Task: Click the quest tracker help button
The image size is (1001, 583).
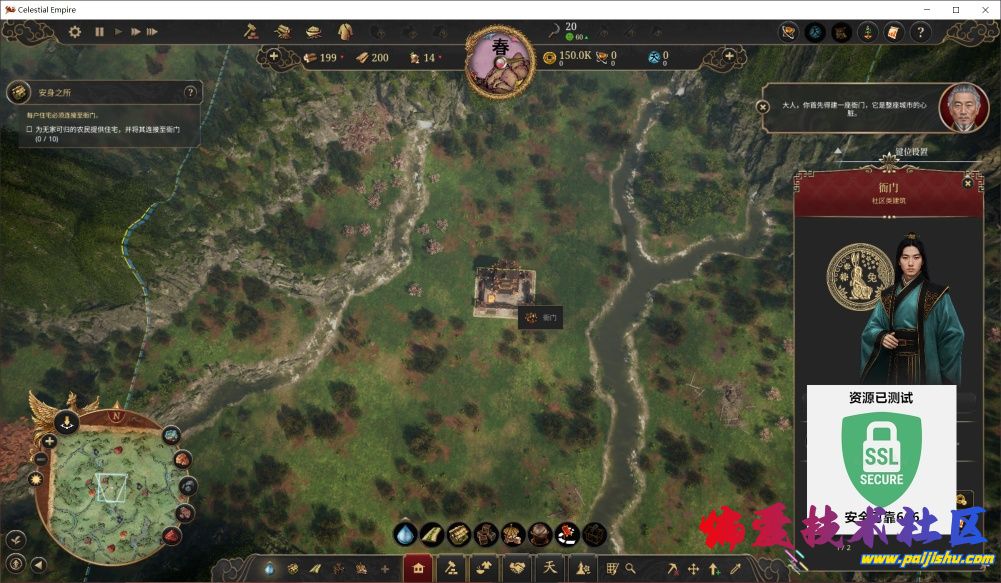Action: coord(190,92)
